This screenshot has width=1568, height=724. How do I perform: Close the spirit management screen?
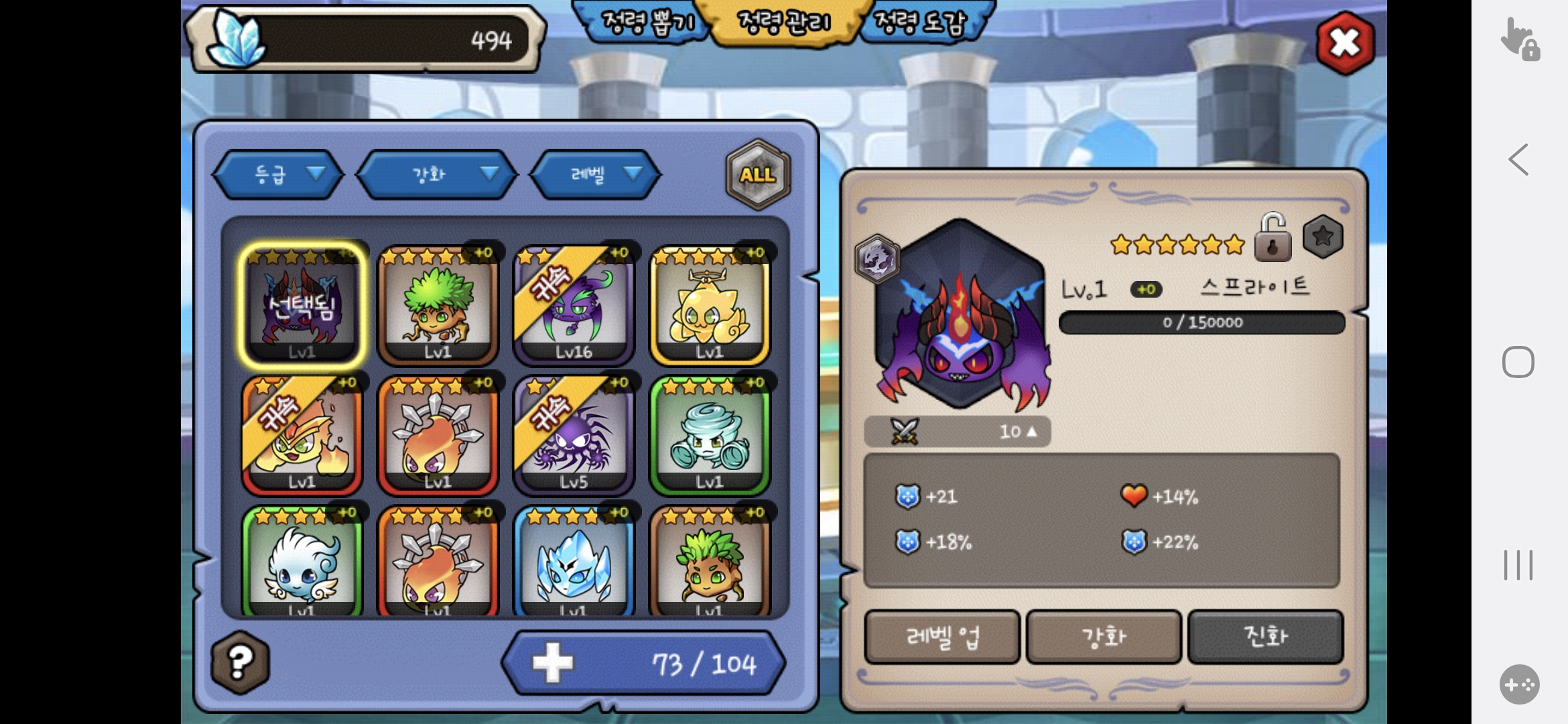(x=1345, y=44)
